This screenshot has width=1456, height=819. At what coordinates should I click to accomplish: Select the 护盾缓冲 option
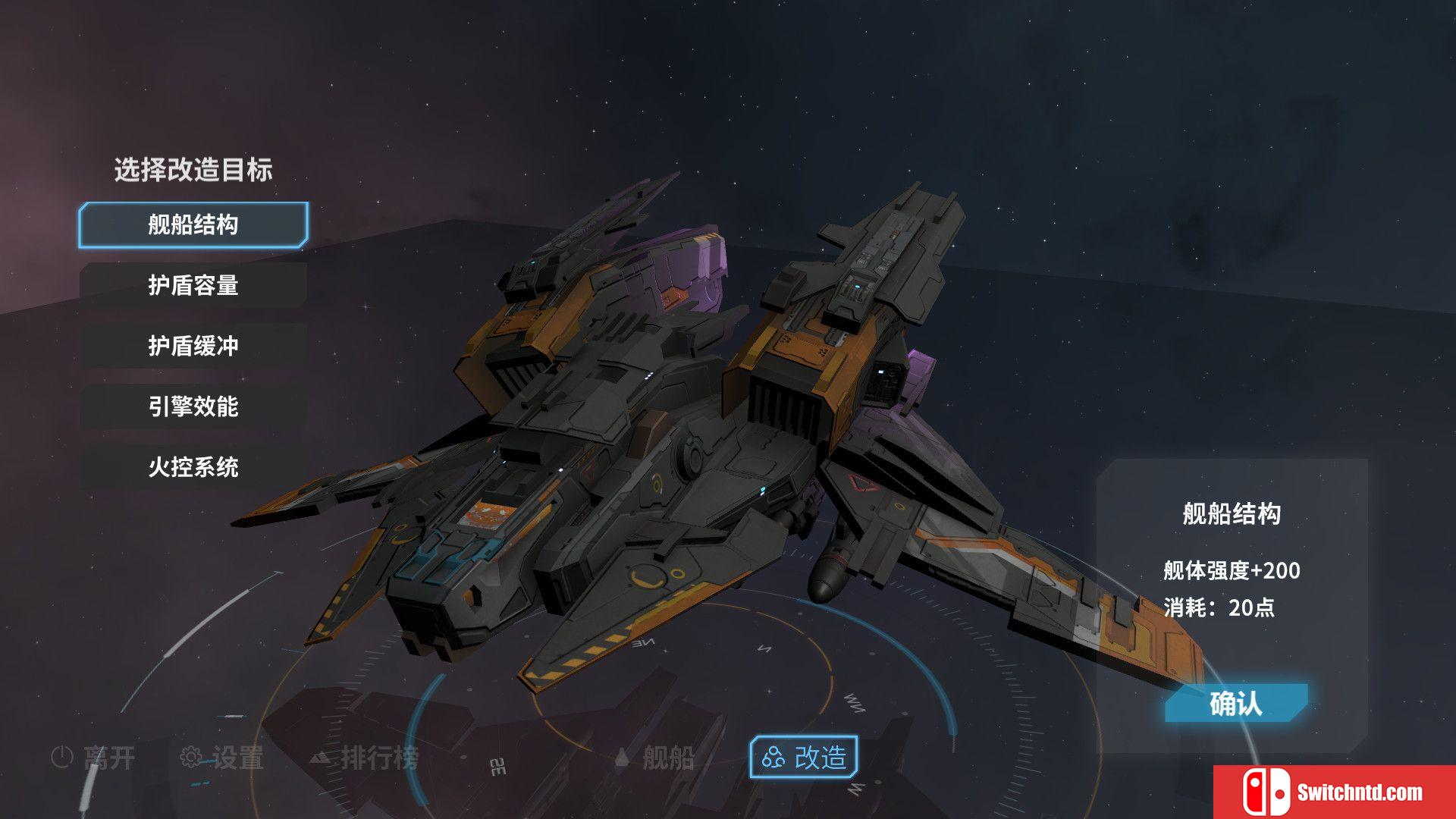[193, 346]
